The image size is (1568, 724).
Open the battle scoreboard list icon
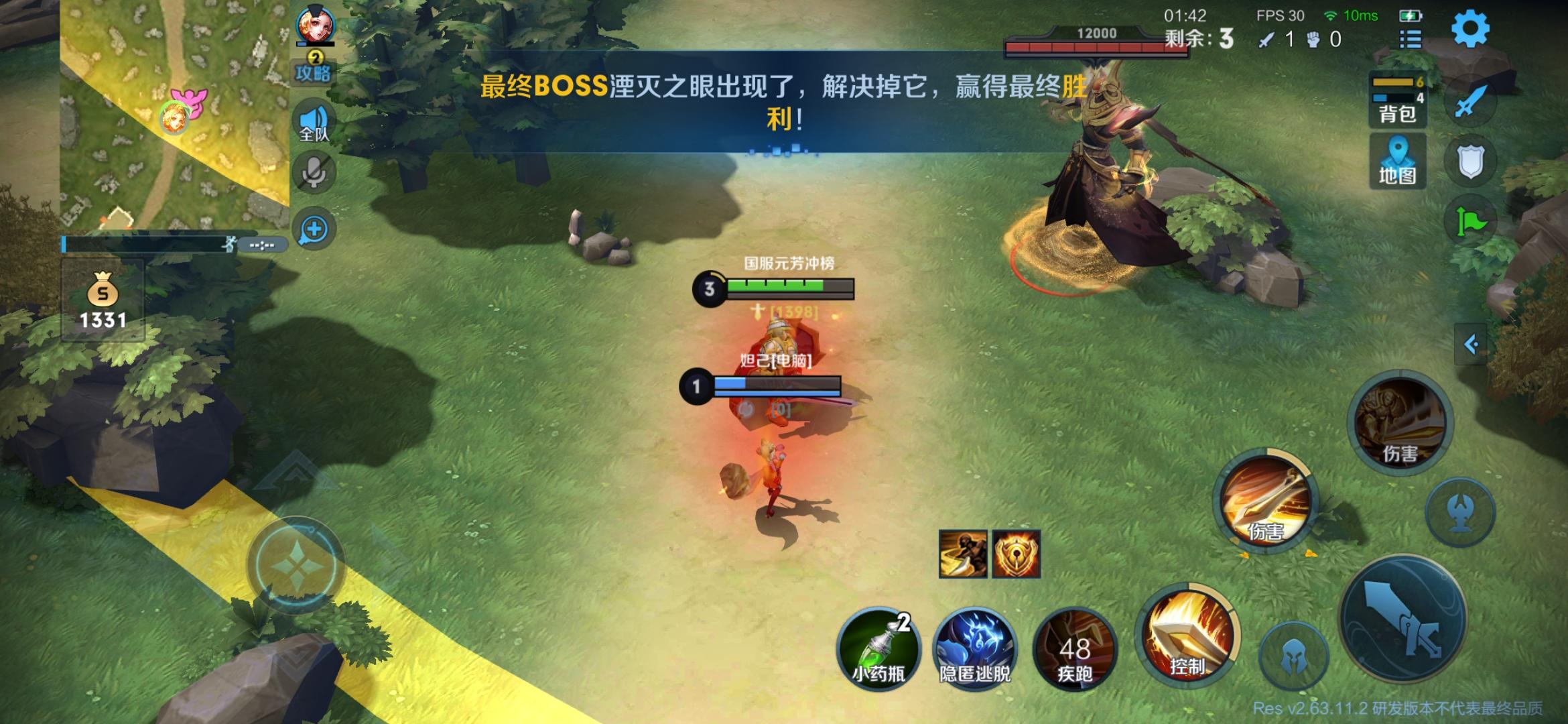[x=1409, y=38]
